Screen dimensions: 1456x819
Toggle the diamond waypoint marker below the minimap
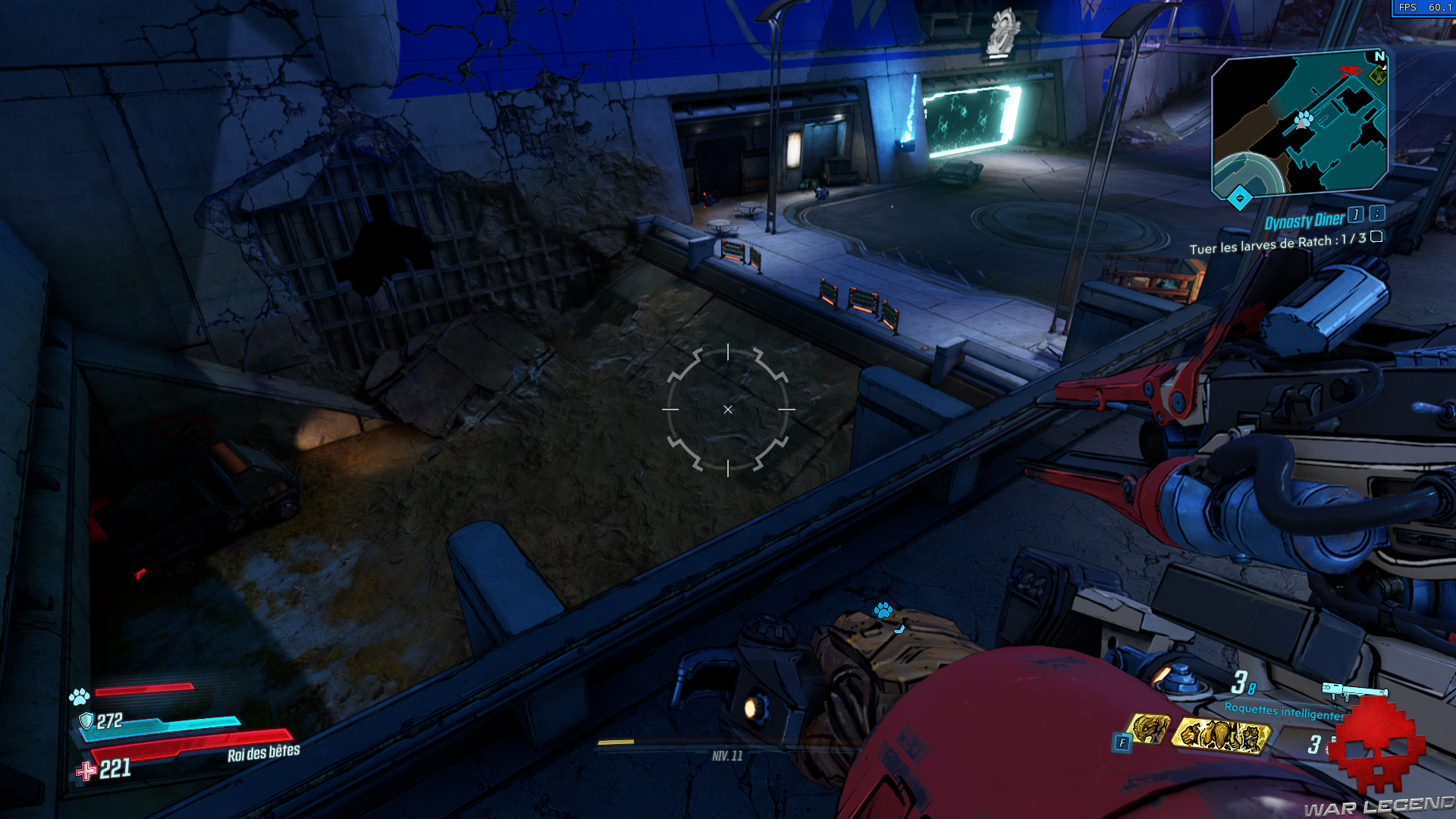(1239, 198)
